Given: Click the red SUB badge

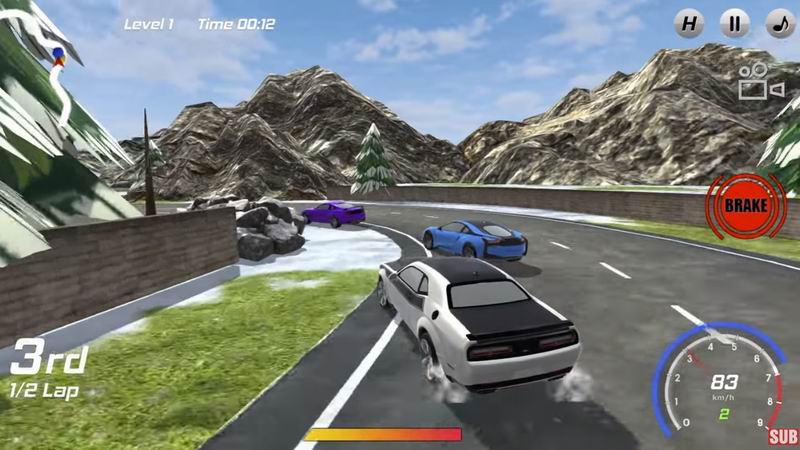Looking at the screenshot, I should [783, 436].
